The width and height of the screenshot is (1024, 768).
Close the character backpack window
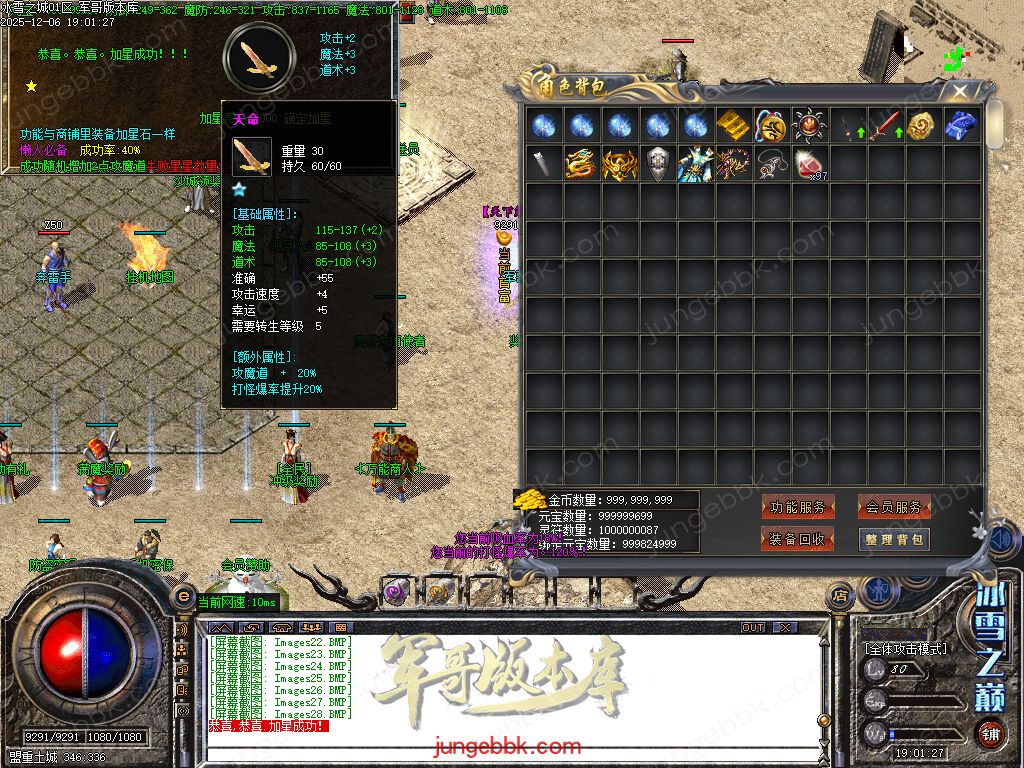(960, 92)
